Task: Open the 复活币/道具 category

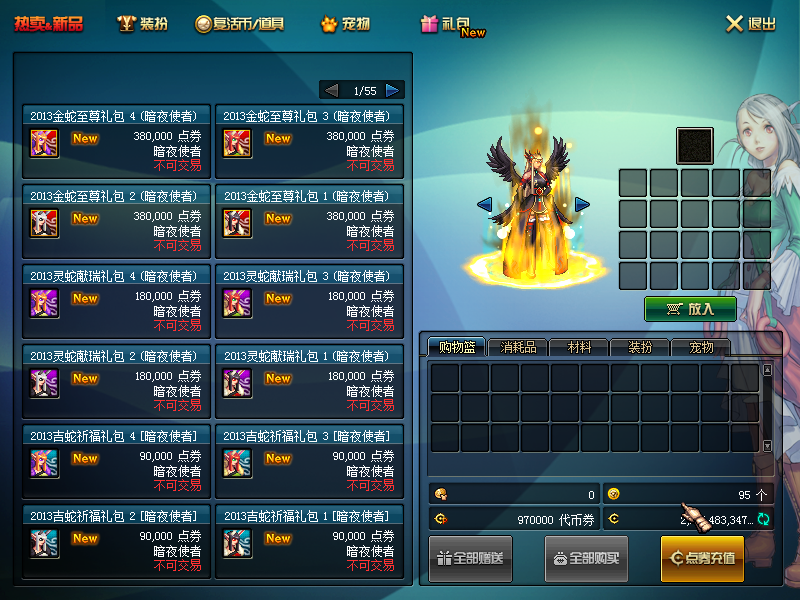Action: point(240,24)
